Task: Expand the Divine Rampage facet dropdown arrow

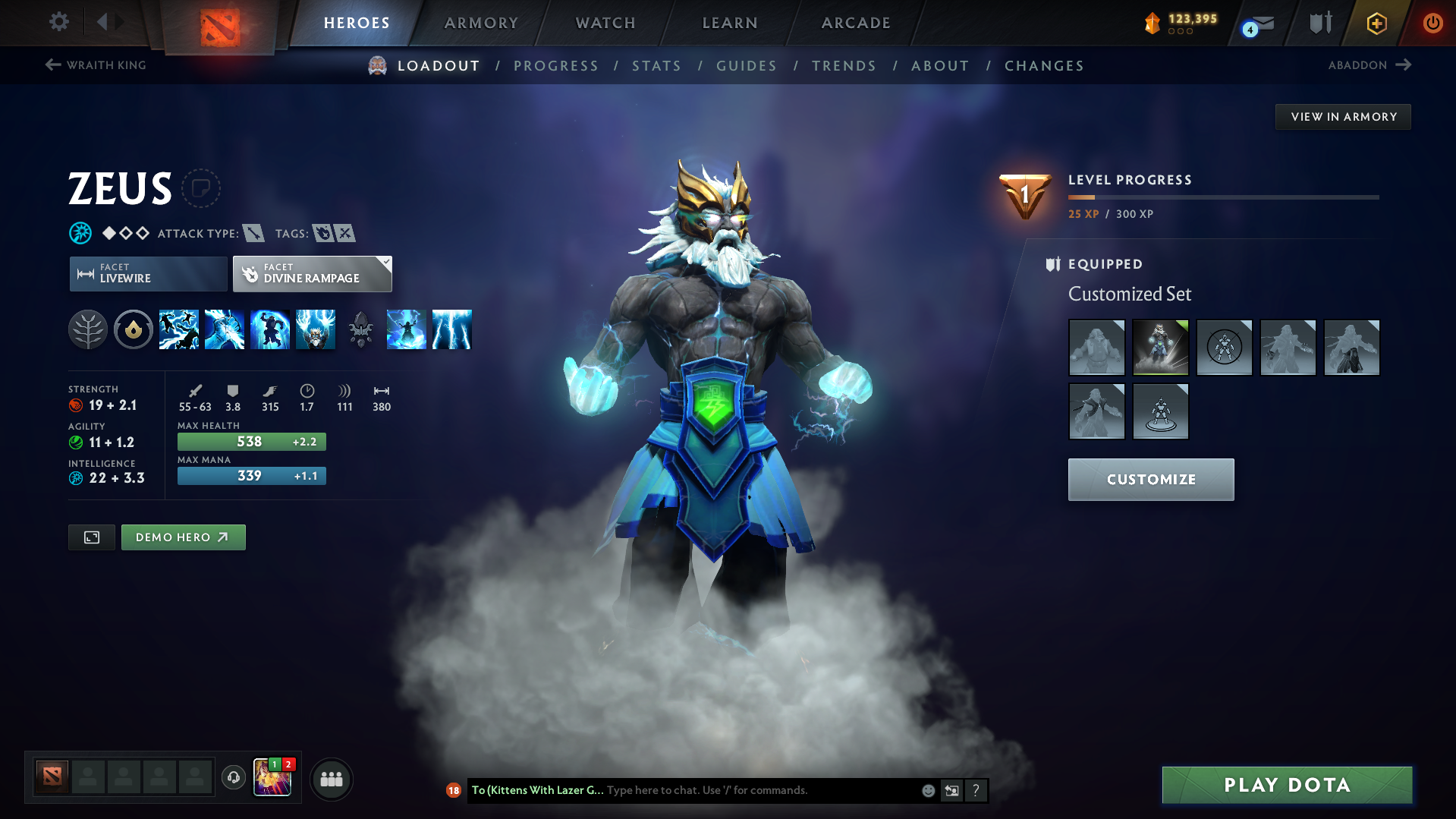Action: 385,263
